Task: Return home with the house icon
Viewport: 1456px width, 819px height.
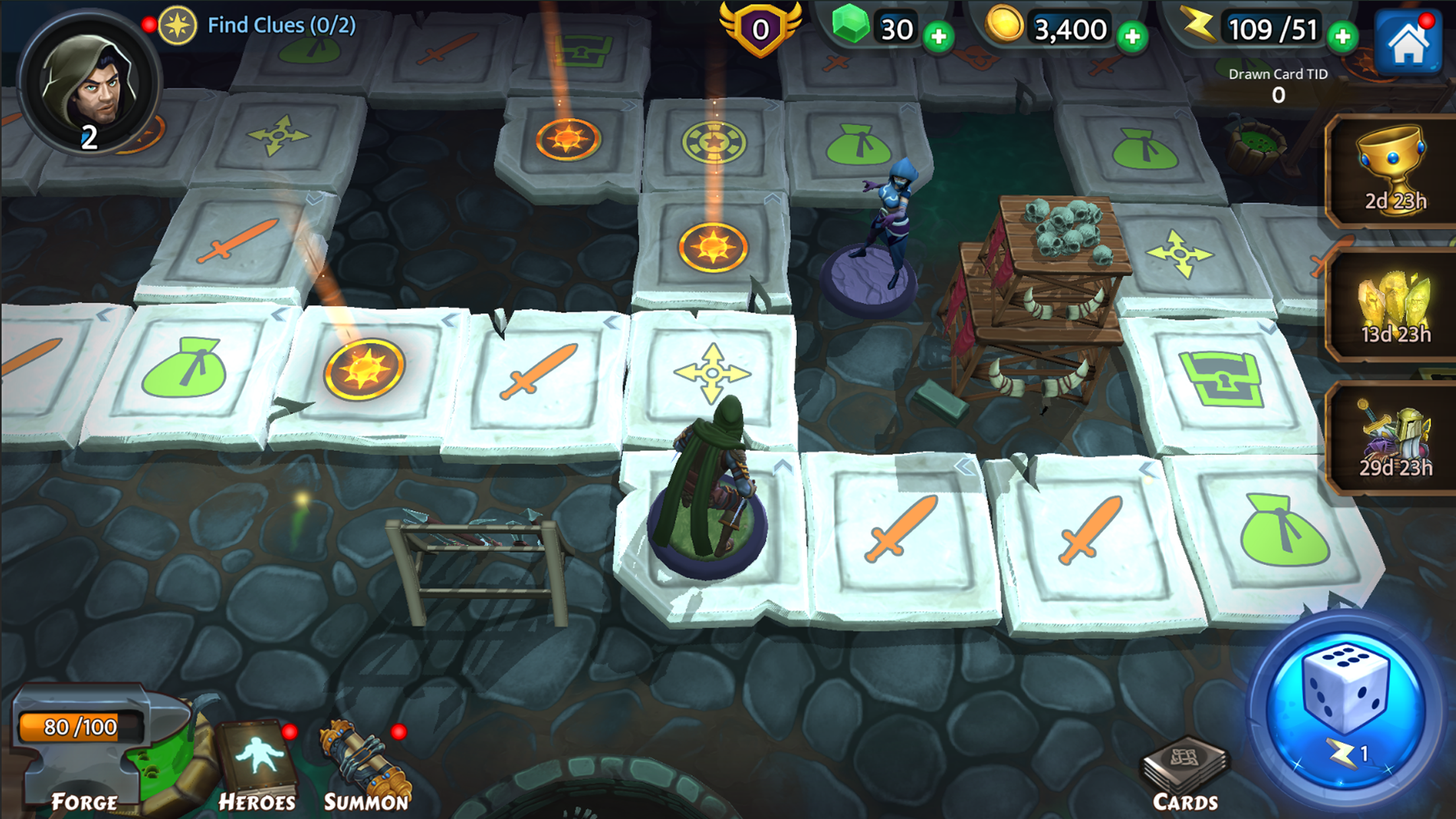Action: click(1410, 42)
